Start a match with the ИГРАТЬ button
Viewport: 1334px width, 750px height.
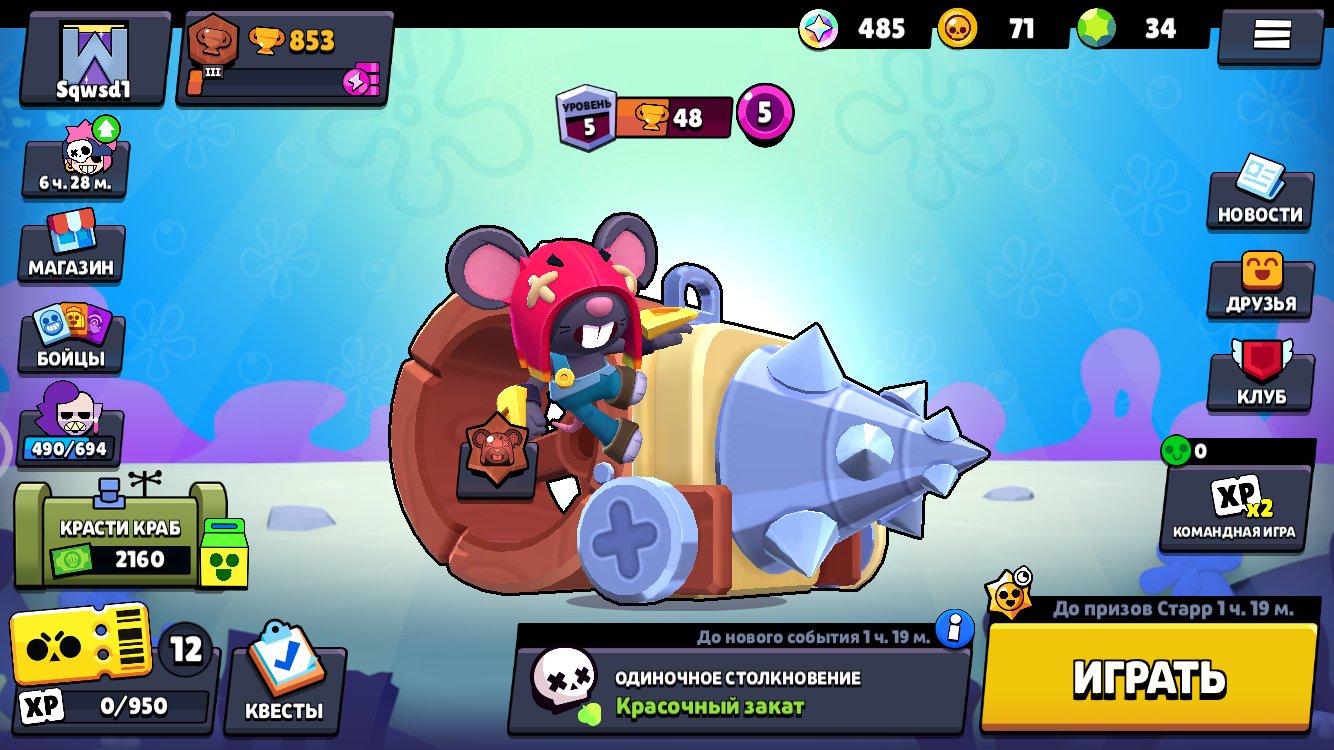(x=1148, y=677)
